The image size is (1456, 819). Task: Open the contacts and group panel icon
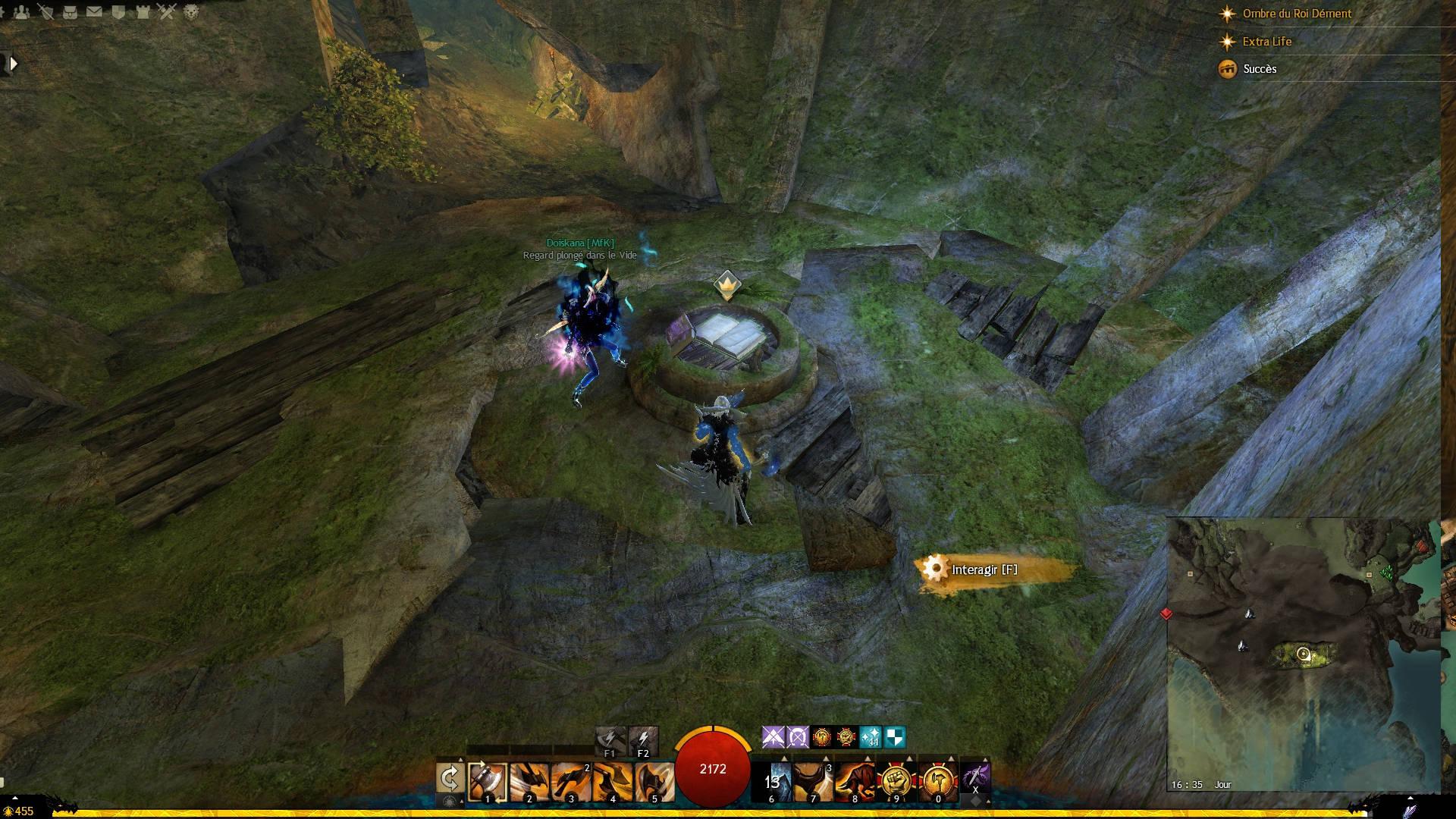click(x=22, y=11)
